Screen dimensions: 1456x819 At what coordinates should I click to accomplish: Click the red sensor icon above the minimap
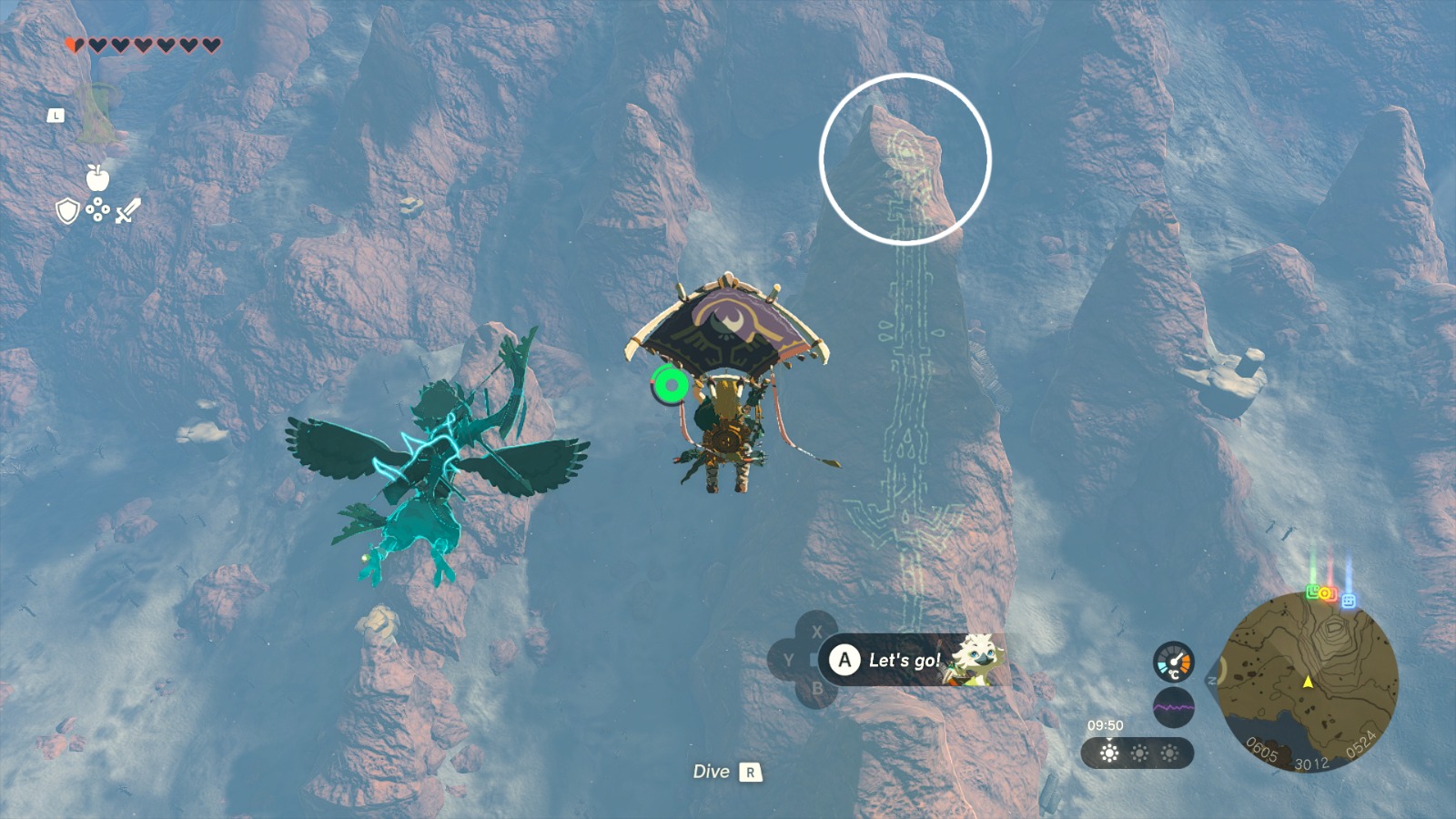point(1328,594)
